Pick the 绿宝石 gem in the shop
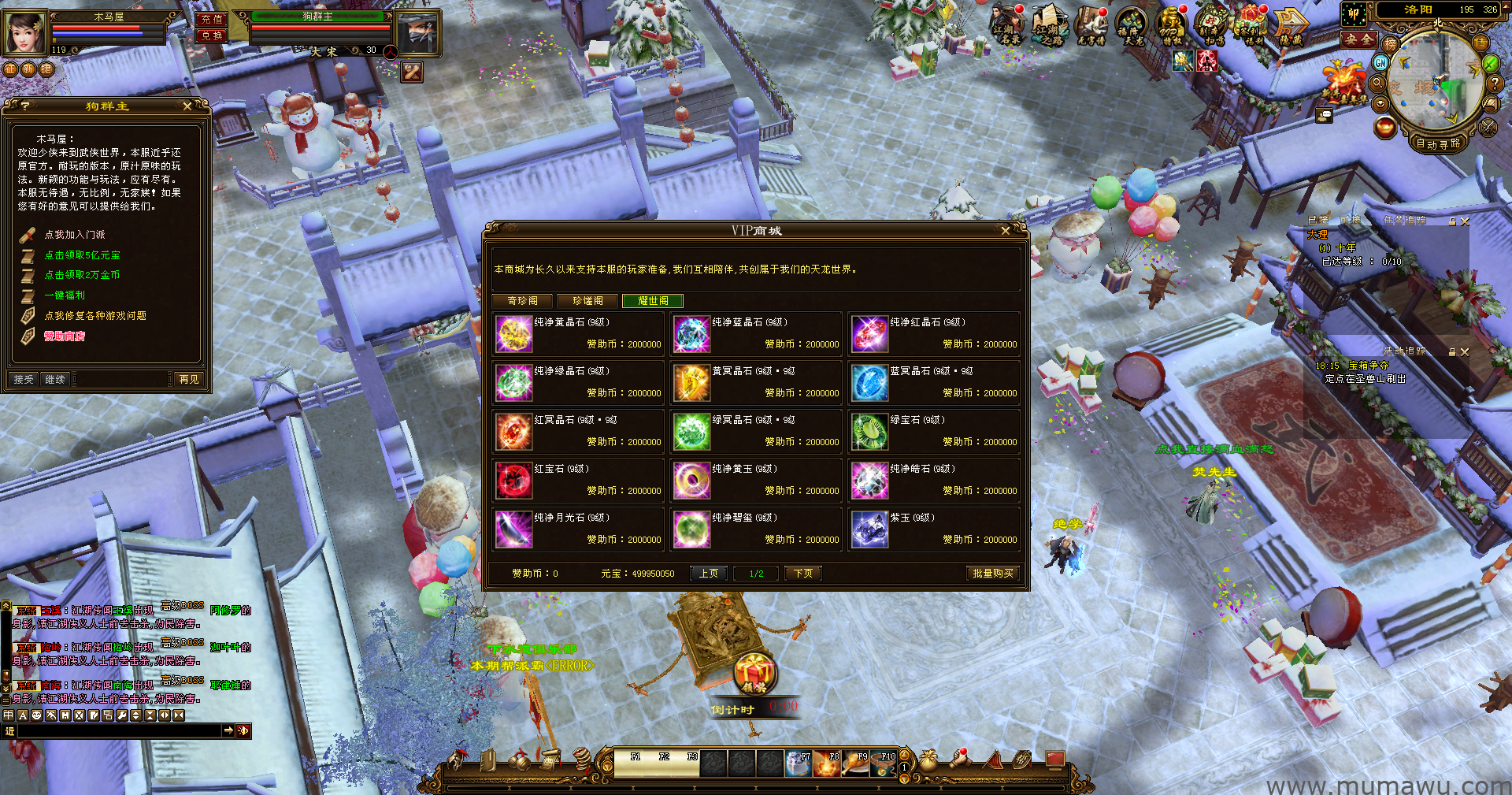The height and width of the screenshot is (795, 1512). (870, 432)
